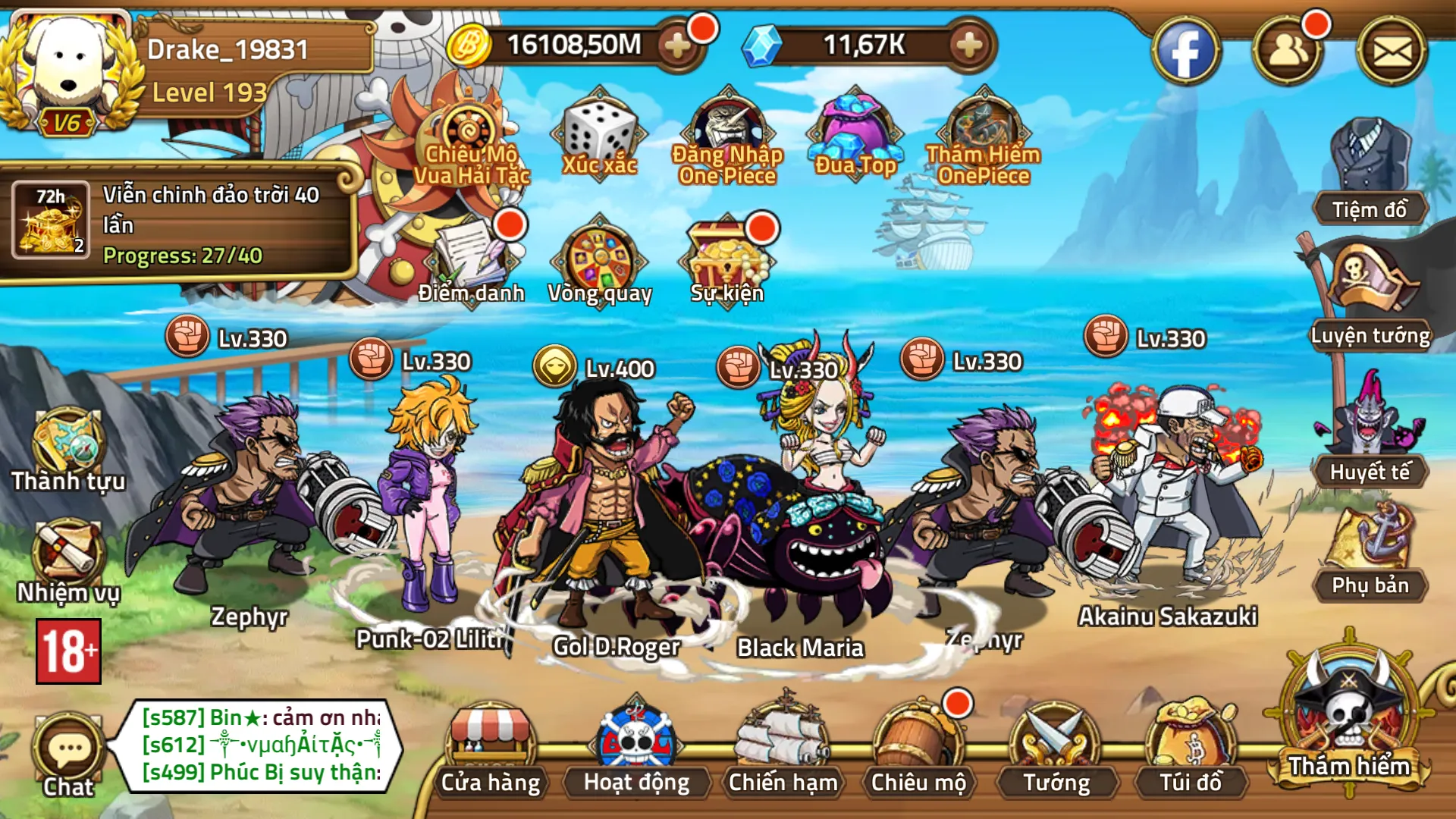Image resolution: width=1456 pixels, height=819 pixels.
Task: Open the Cửa hàng shop menu
Action: click(x=491, y=751)
